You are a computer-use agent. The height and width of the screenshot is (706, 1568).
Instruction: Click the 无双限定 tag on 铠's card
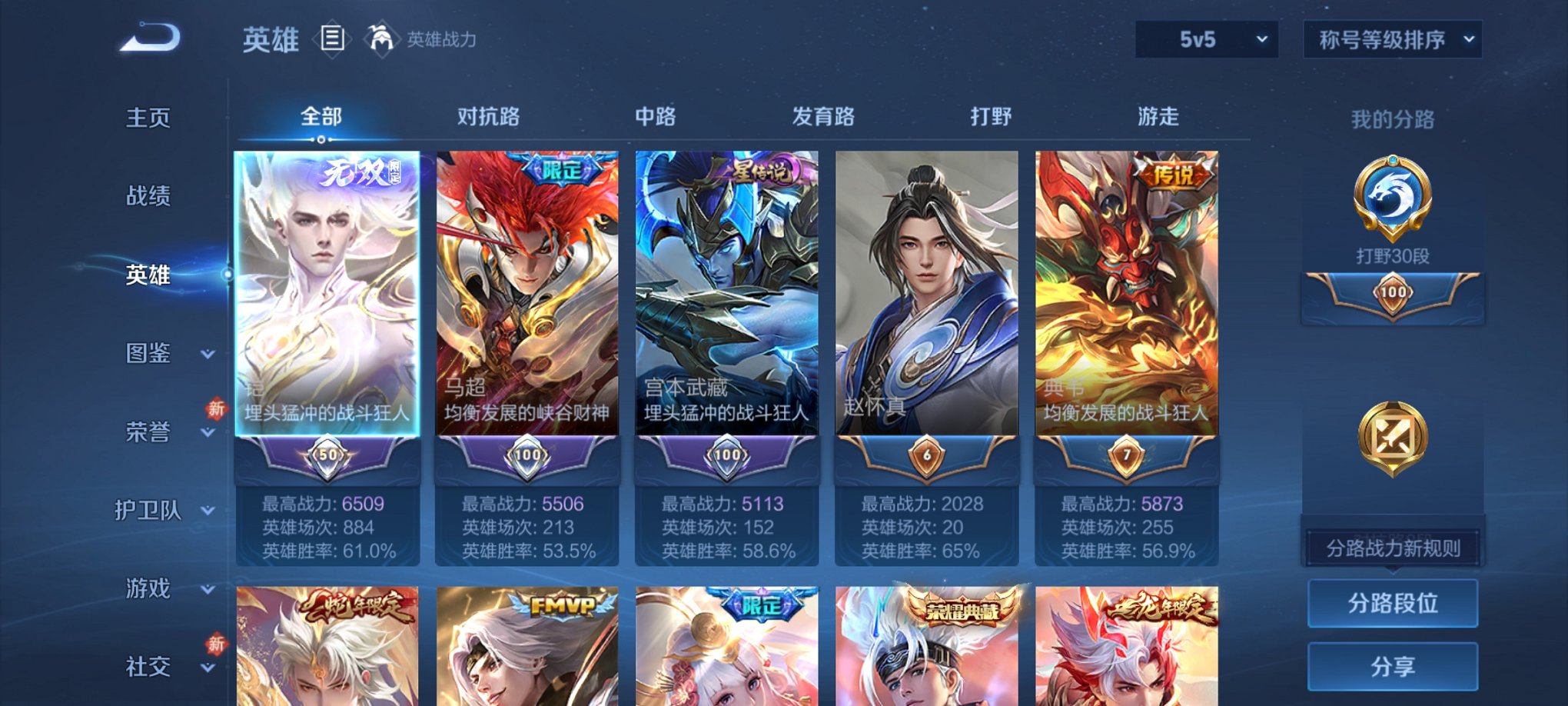pos(361,172)
